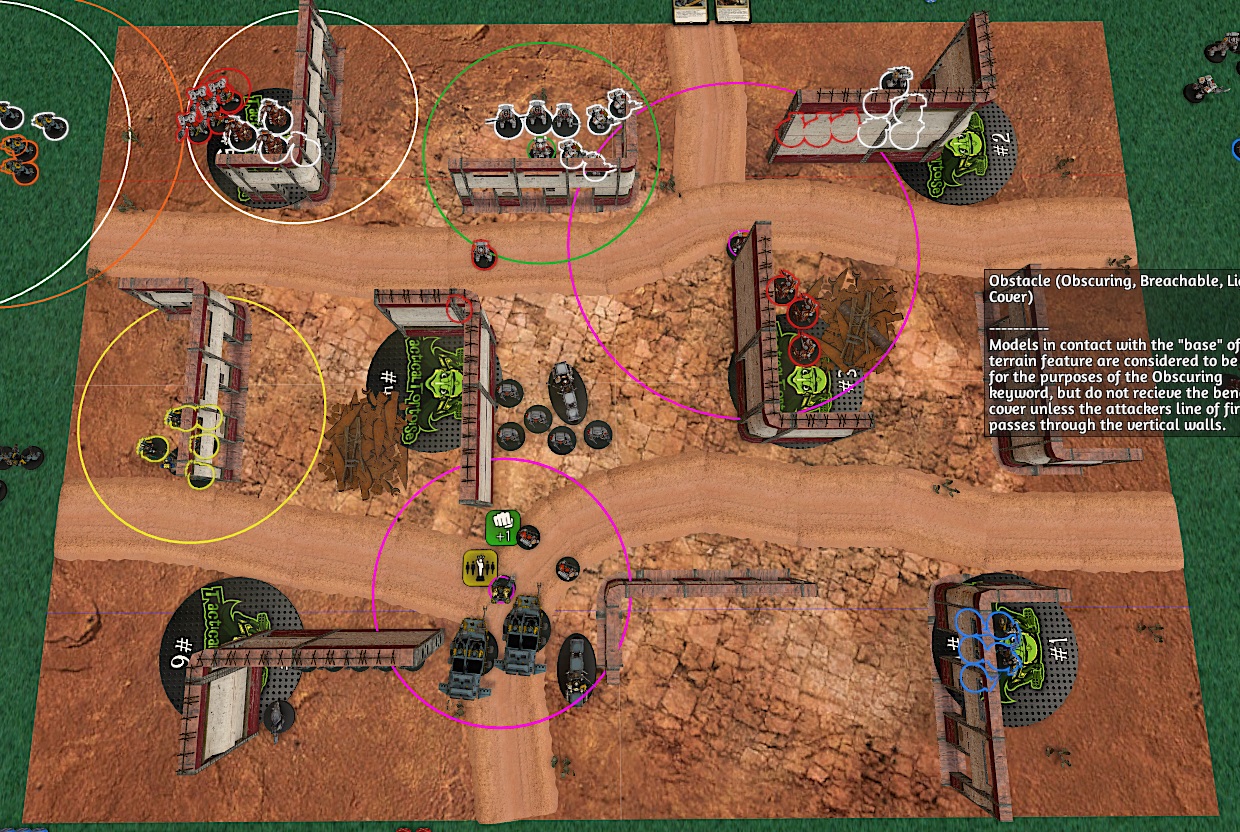The image size is (1240, 832).
Task: Select the green +1 fist token
Action: tap(503, 527)
